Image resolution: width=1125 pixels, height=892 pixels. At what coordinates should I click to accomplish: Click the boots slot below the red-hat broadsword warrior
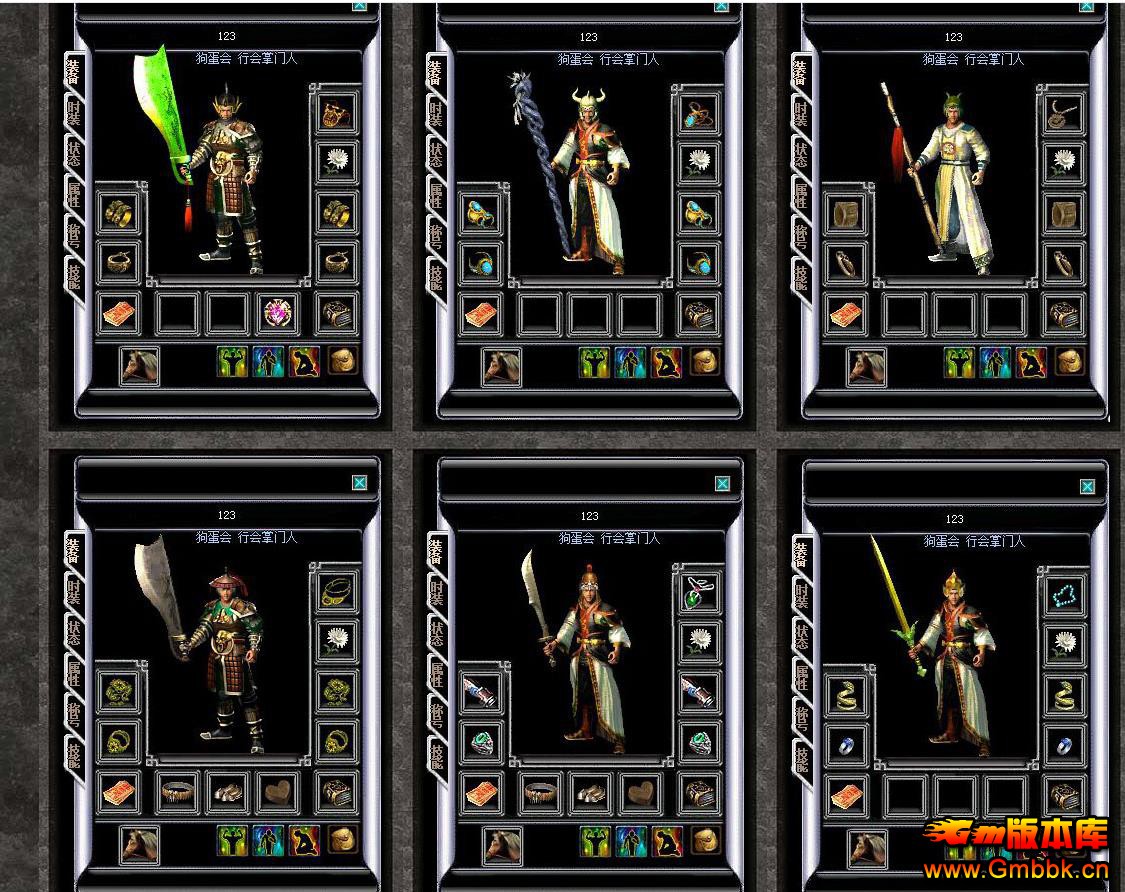coord(228,793)
